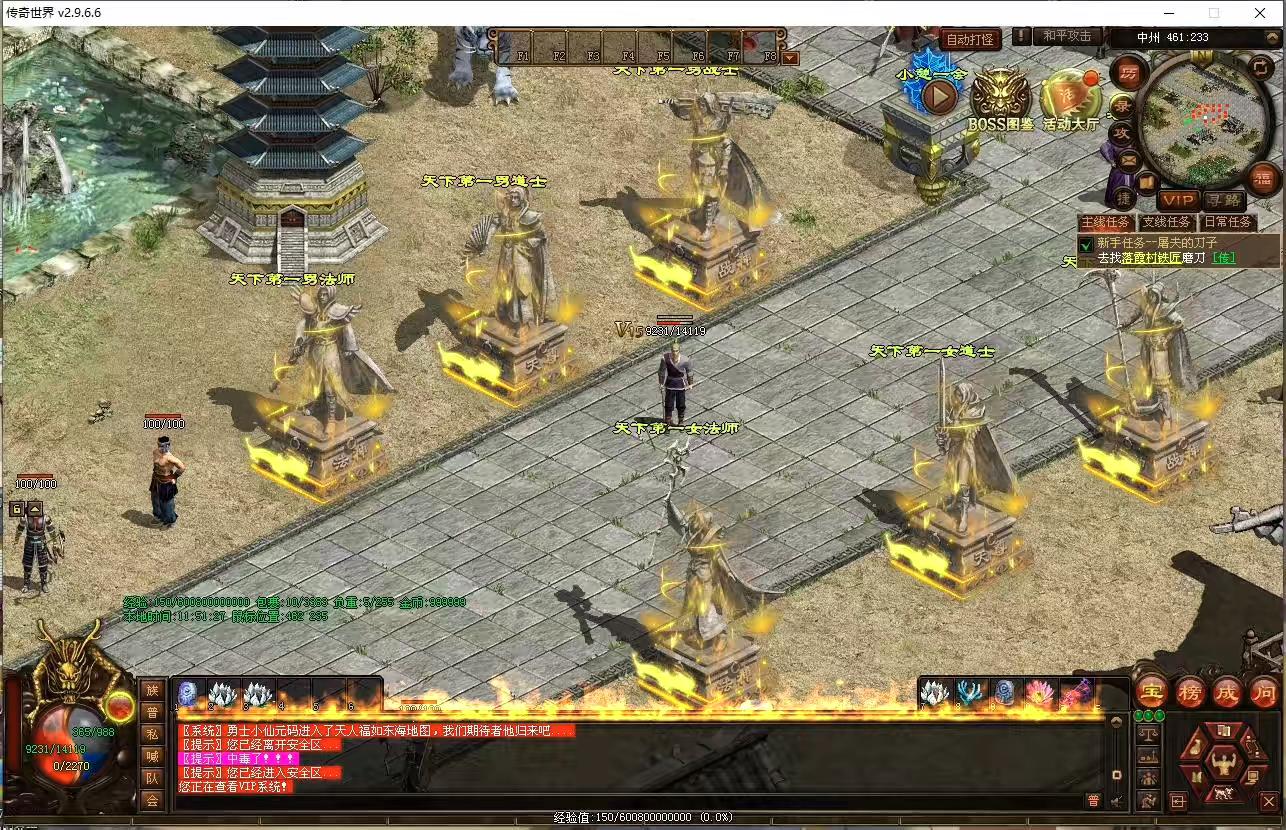Switch to the 日常任务 daily quest tab
The image size is (1286, 830).
pyautogui.click(x=1226, y=222)
